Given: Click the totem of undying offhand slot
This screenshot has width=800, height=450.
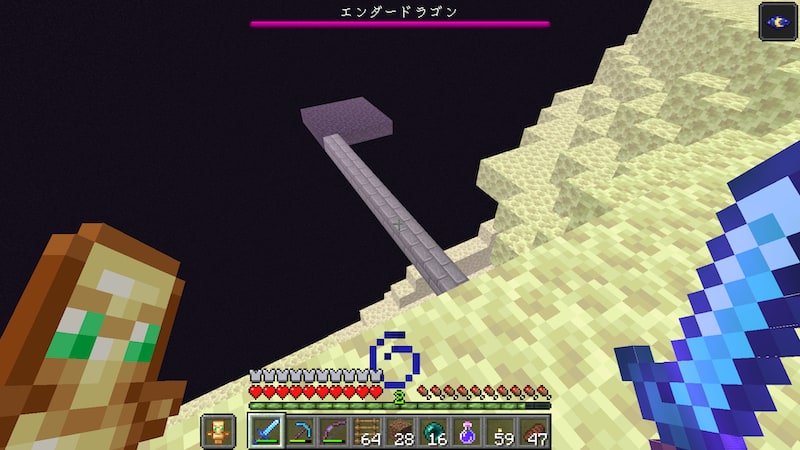Looking at the screenshot, I should [x=220, y=431].
